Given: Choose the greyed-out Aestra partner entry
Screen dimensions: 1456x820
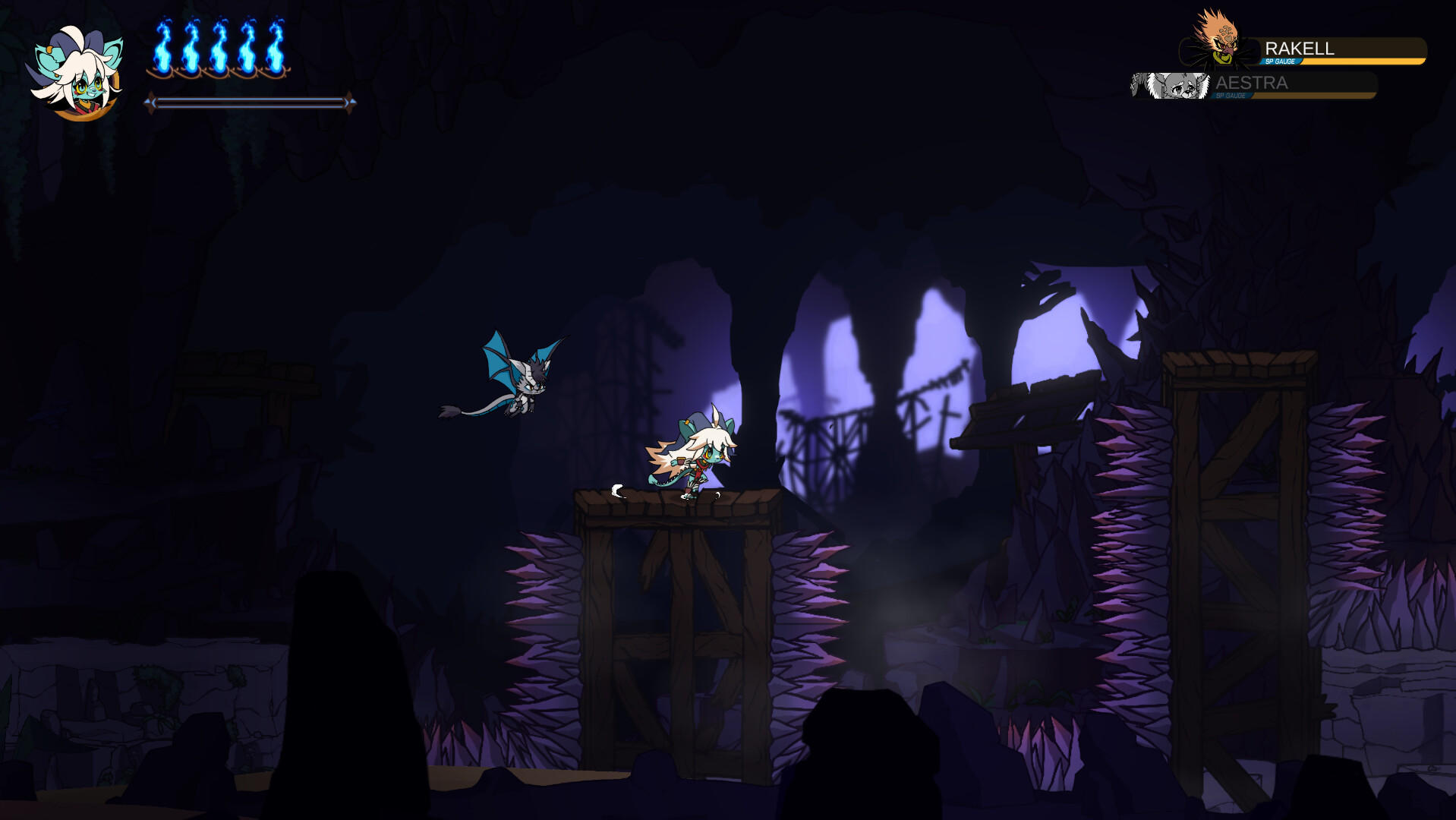Looking at the screenshot, I should (1254, 84).
